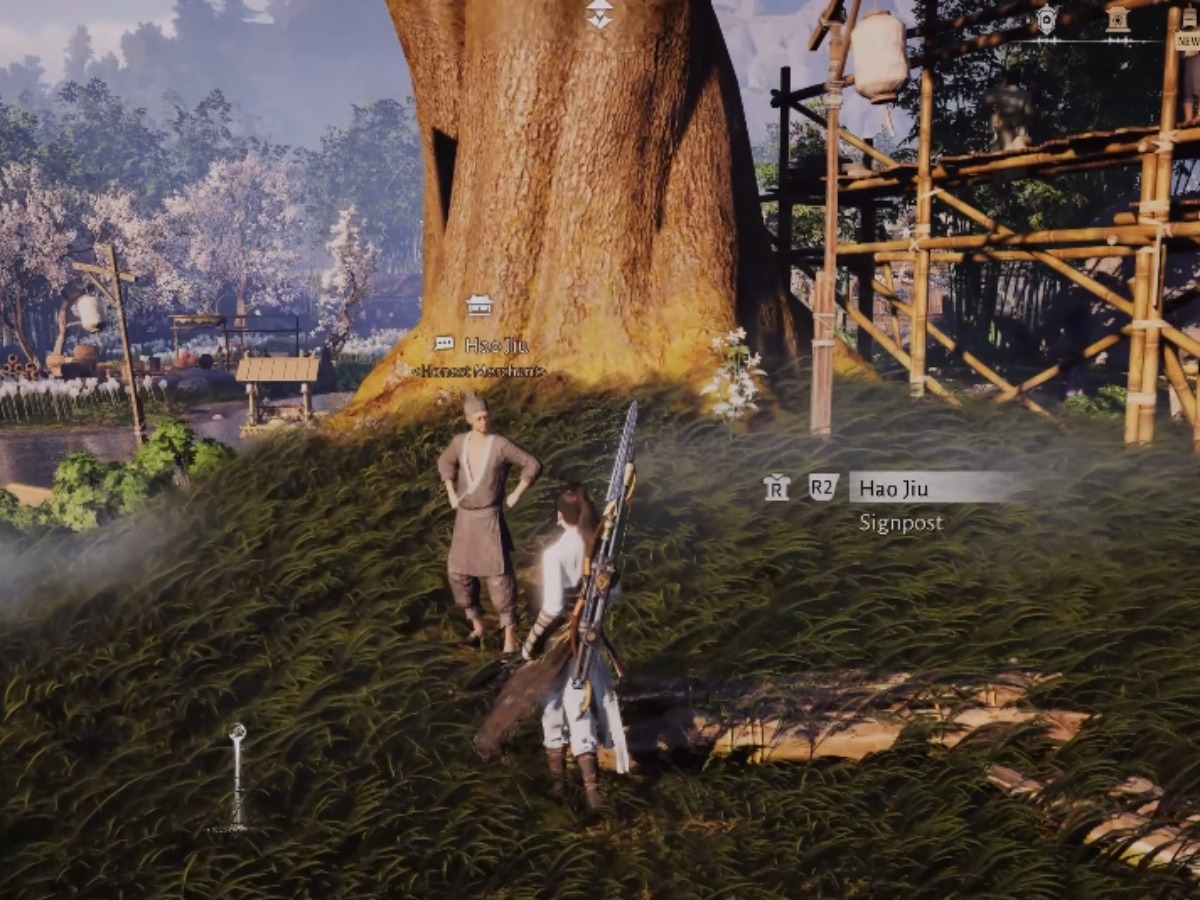Select the shield-shaped compass marker
Image resolution: width=1200 pixels, height=900 pixels.
pos(1046,19)
